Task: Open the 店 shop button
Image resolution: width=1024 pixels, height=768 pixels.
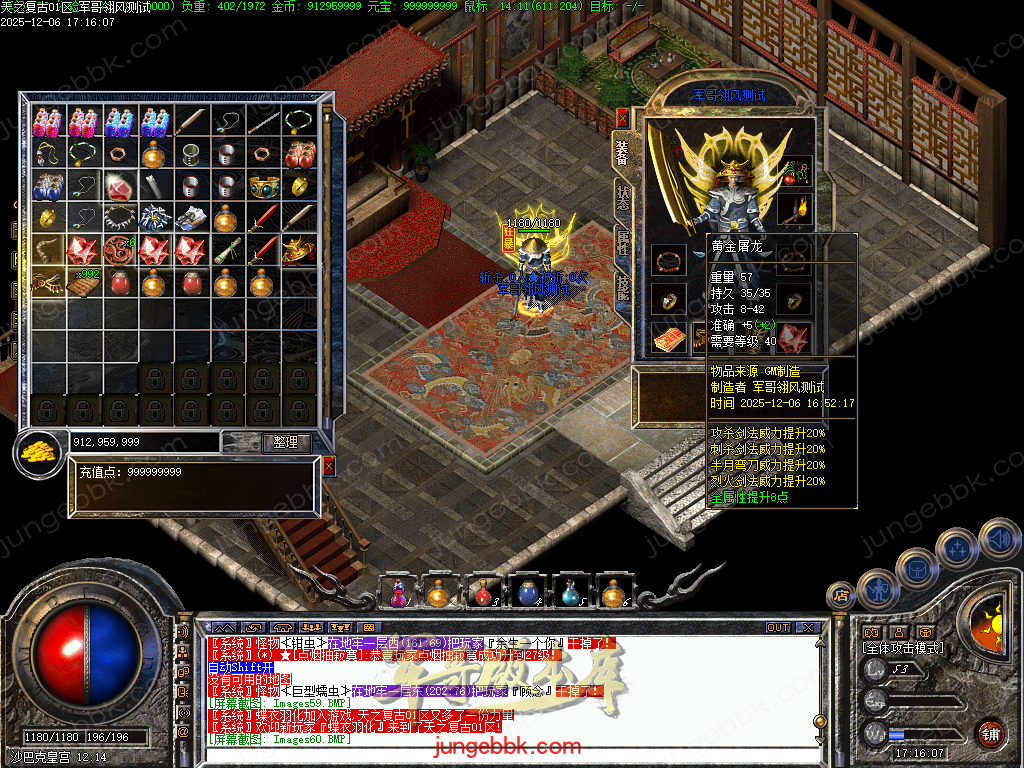Action: click(840, 597)
